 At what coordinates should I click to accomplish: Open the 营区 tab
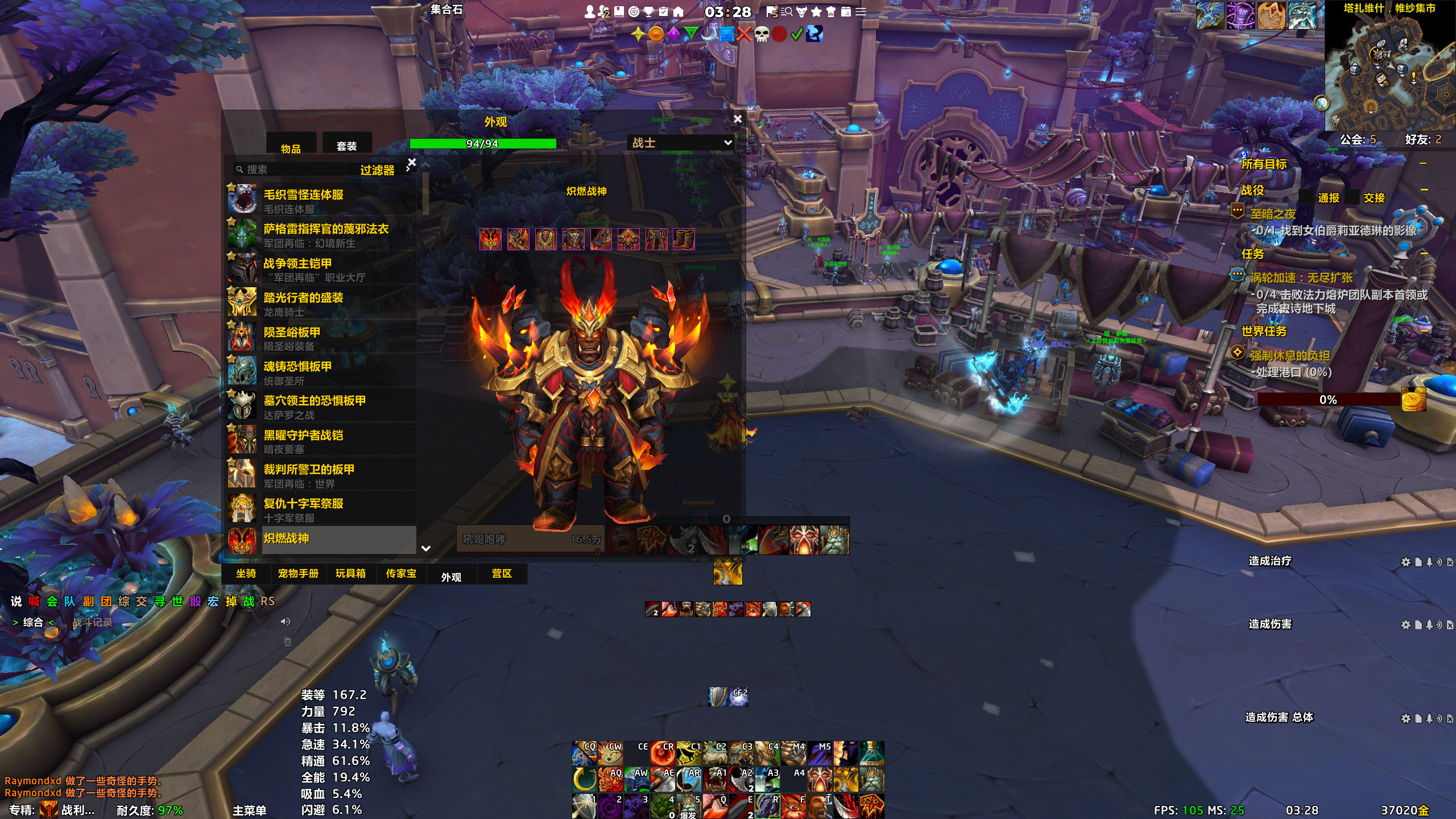point(502,573)
